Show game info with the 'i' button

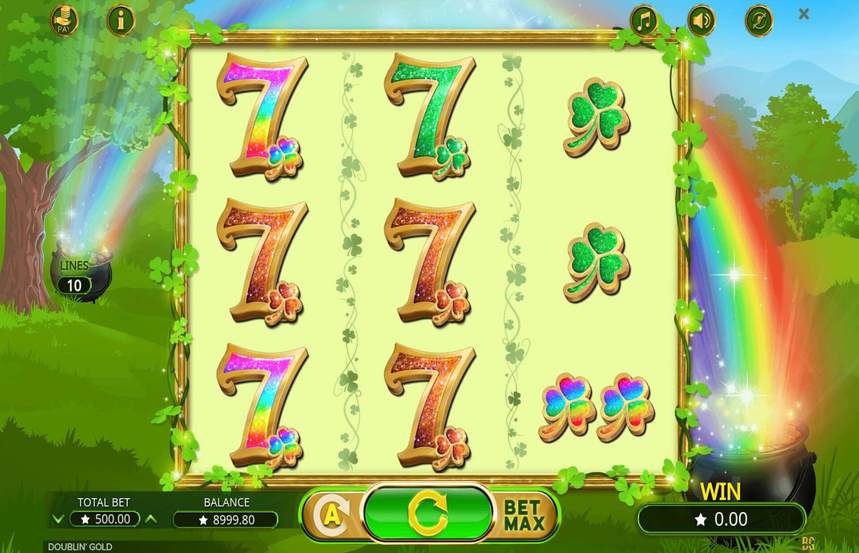pyautogui.click(x=121, y=19)
